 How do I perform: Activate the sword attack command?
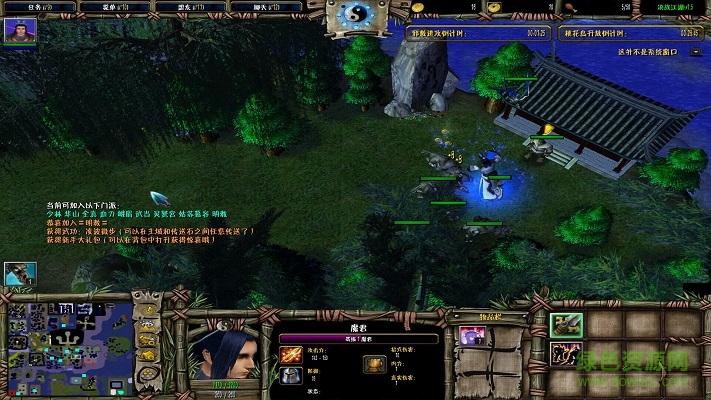[x=565, y=325]
